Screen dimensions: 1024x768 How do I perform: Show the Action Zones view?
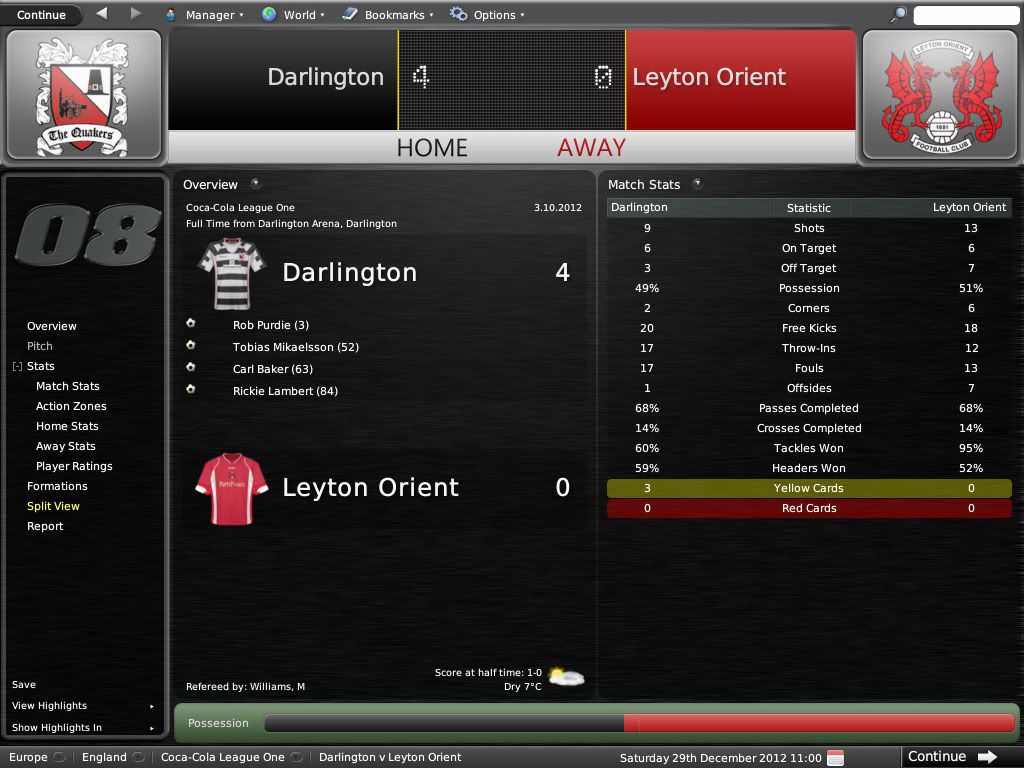71,406
